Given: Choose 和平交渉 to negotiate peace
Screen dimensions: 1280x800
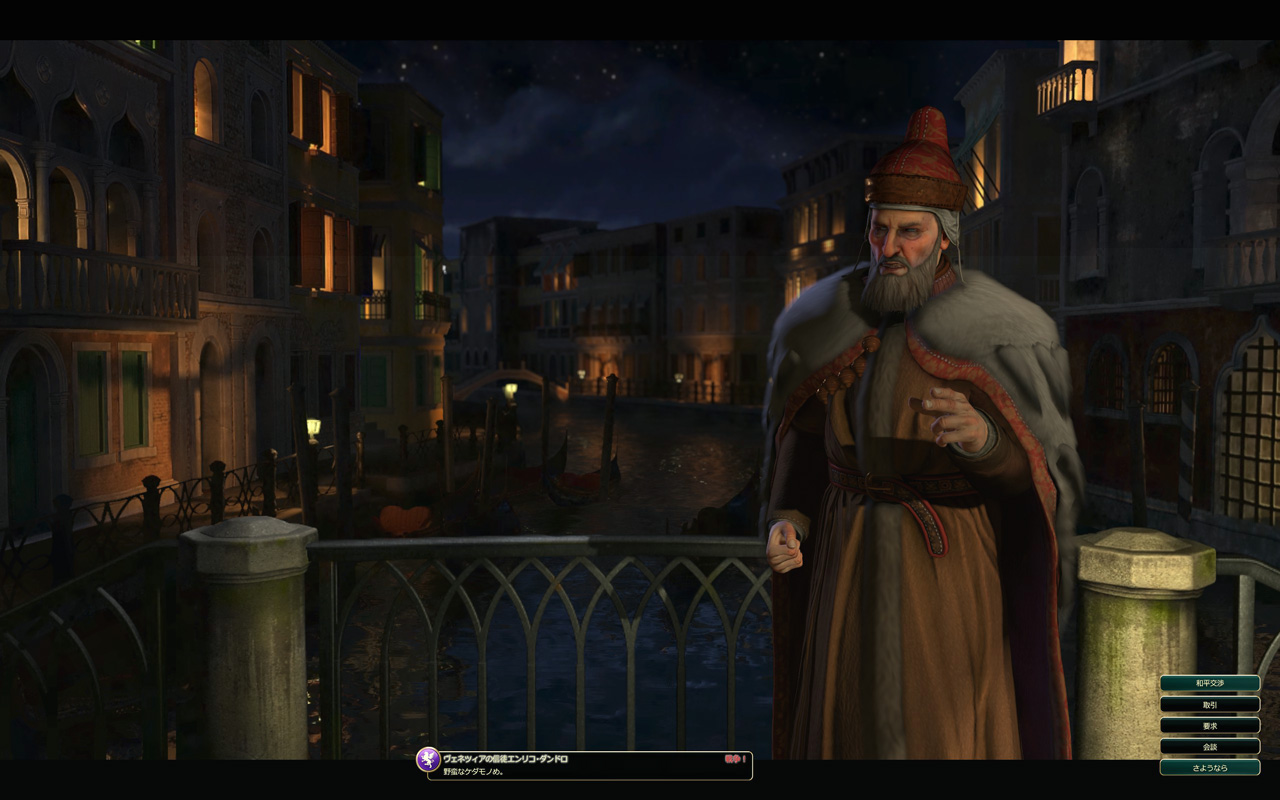Looking at the screenshot, I should pos(1209,683).
